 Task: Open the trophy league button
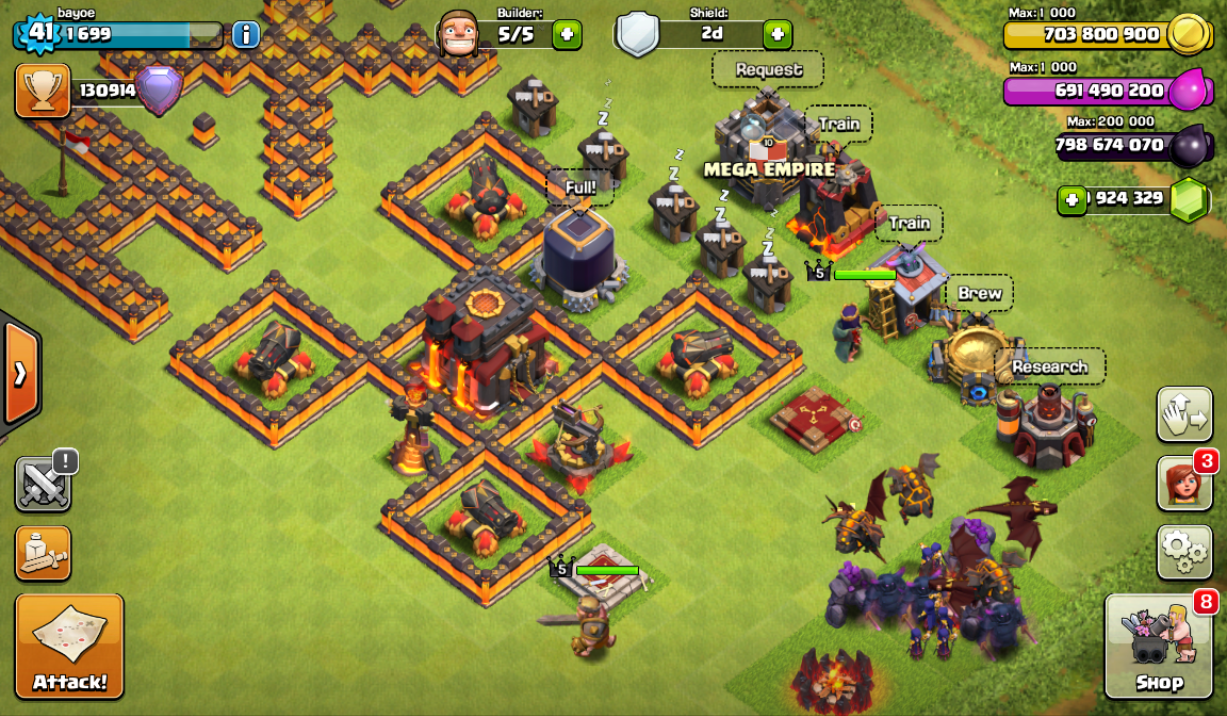pyautogui.click(x=43, y=91)
